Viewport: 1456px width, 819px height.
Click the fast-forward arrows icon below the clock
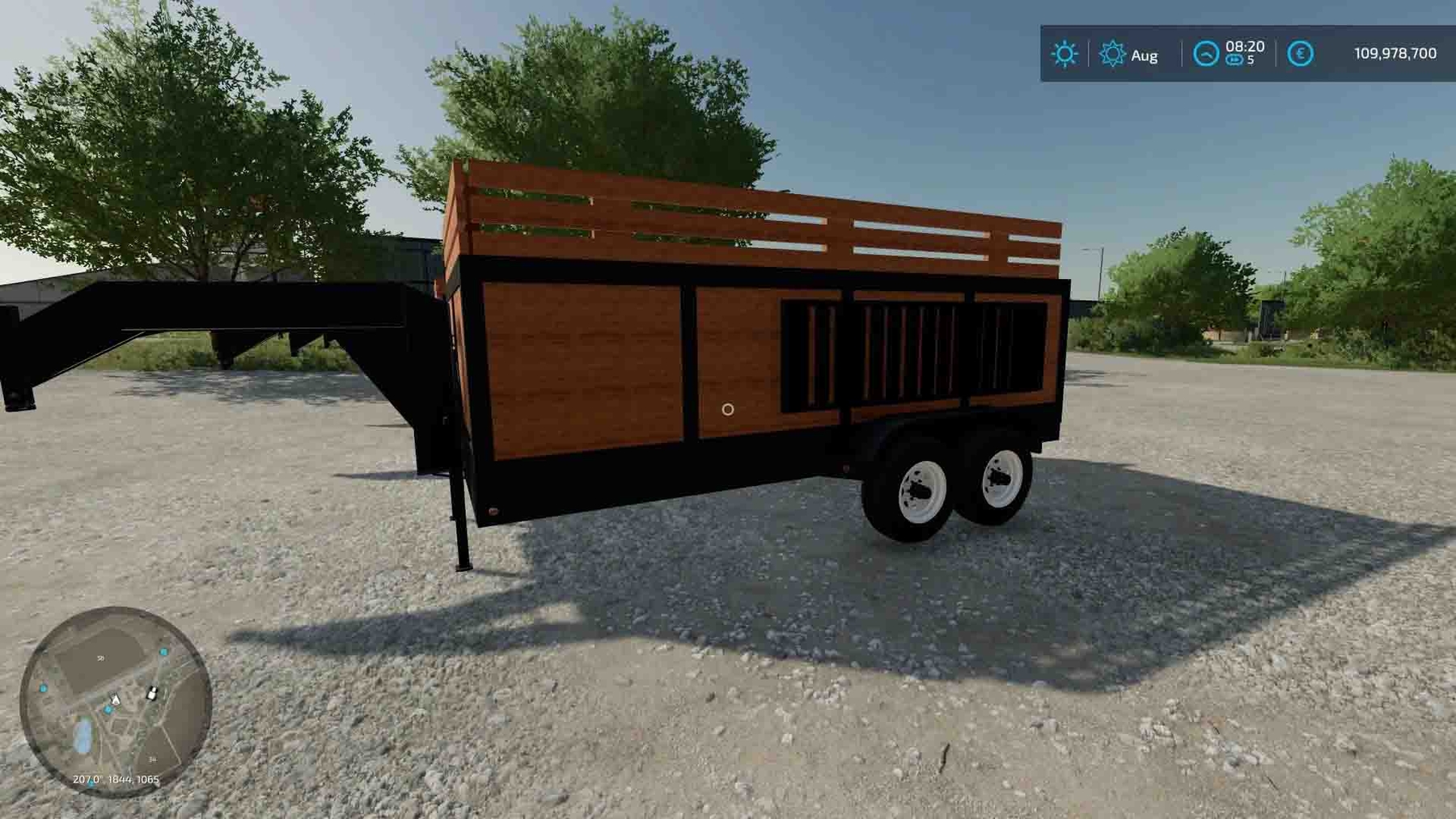point(1235,59)
